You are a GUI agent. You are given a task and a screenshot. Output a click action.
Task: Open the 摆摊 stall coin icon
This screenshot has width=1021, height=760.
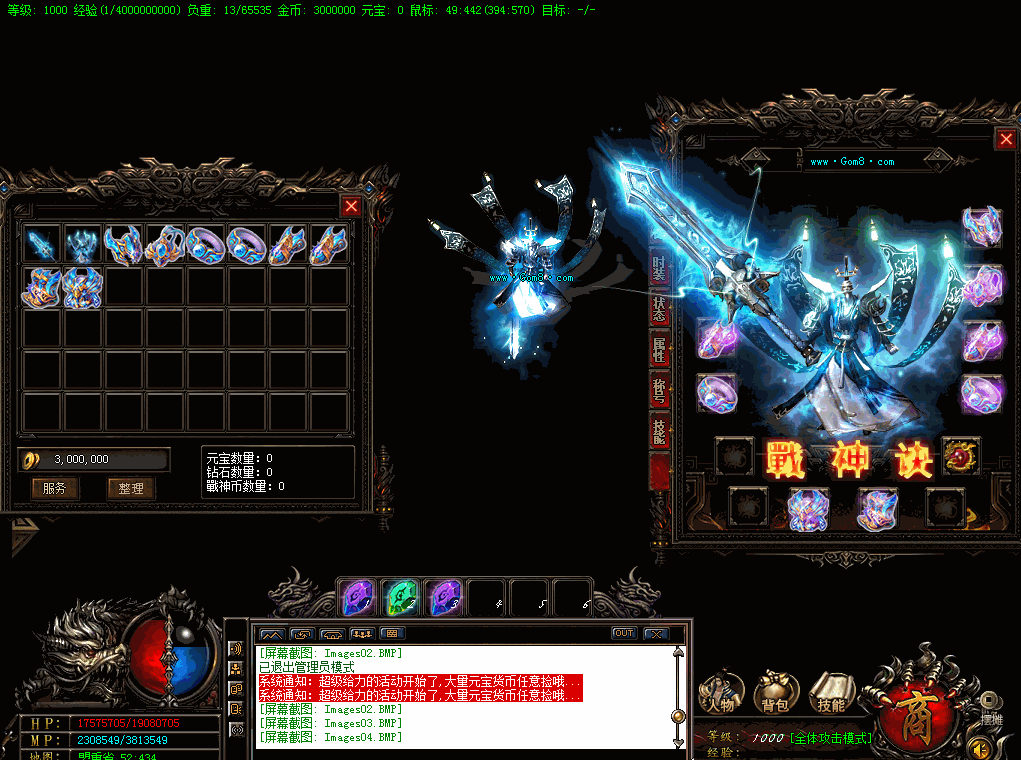[x=989, y=702]
